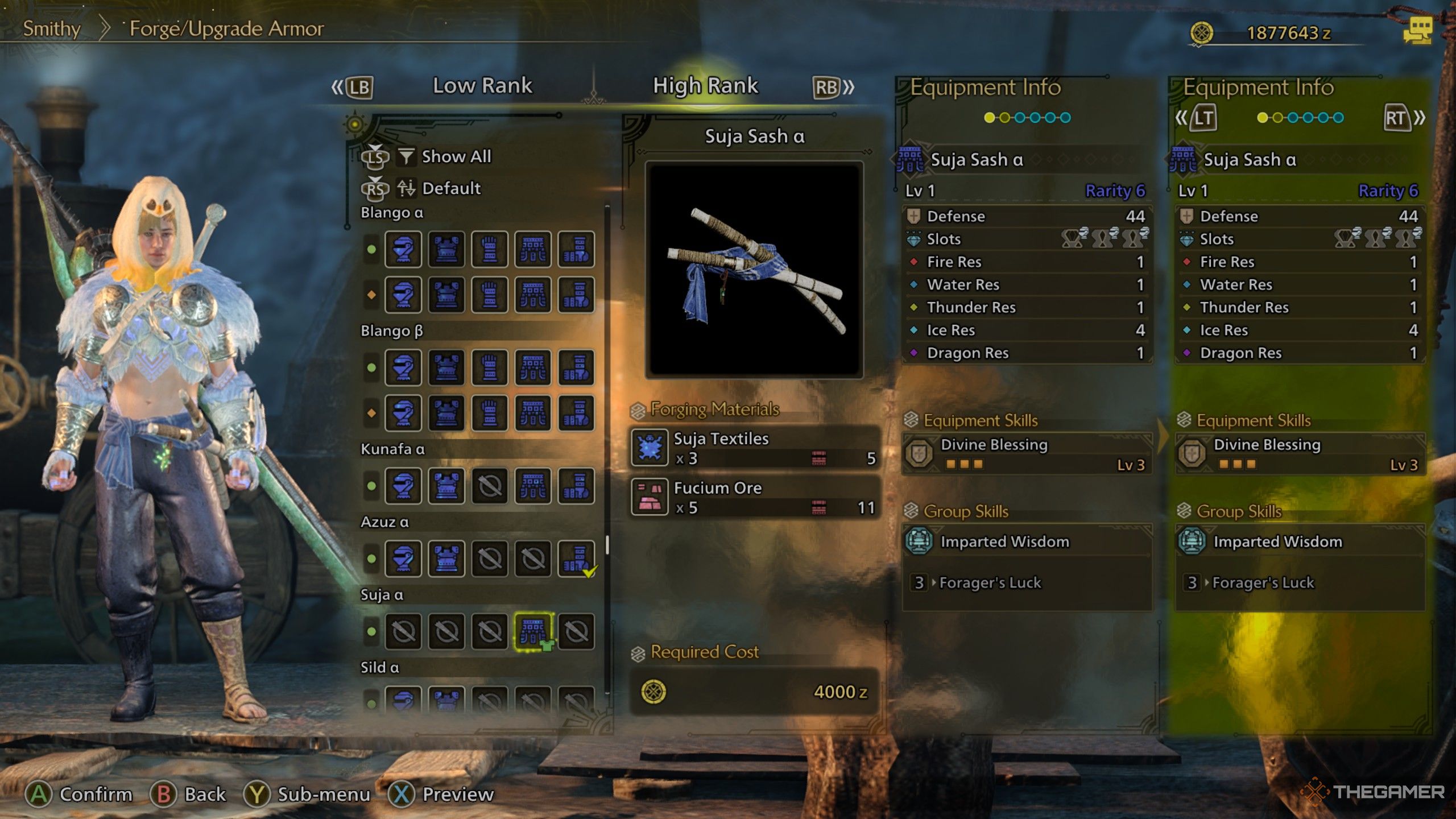Click the Fucium Ore material row

(754, 498)
